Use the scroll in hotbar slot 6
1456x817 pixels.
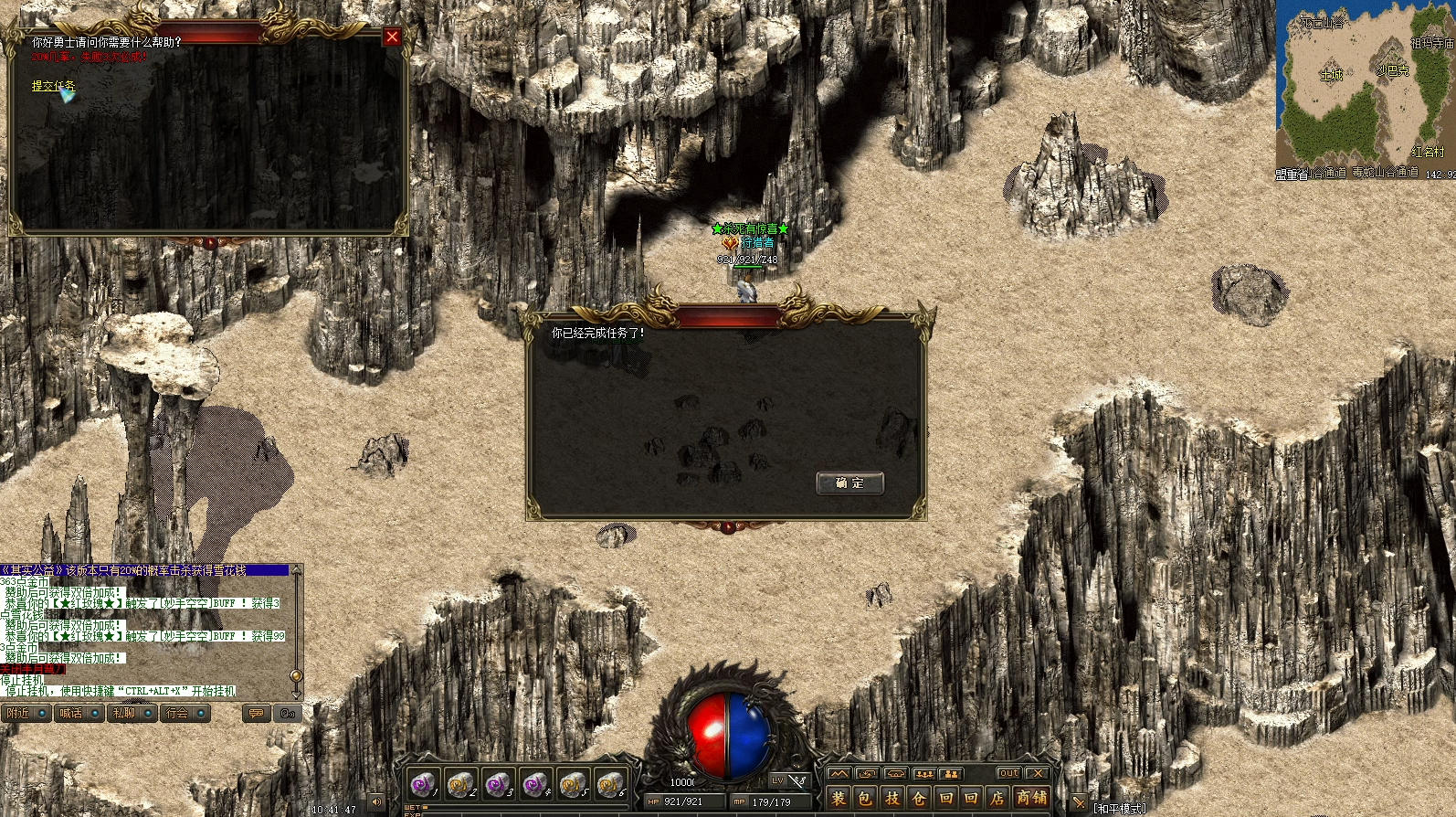pos(609,784)
